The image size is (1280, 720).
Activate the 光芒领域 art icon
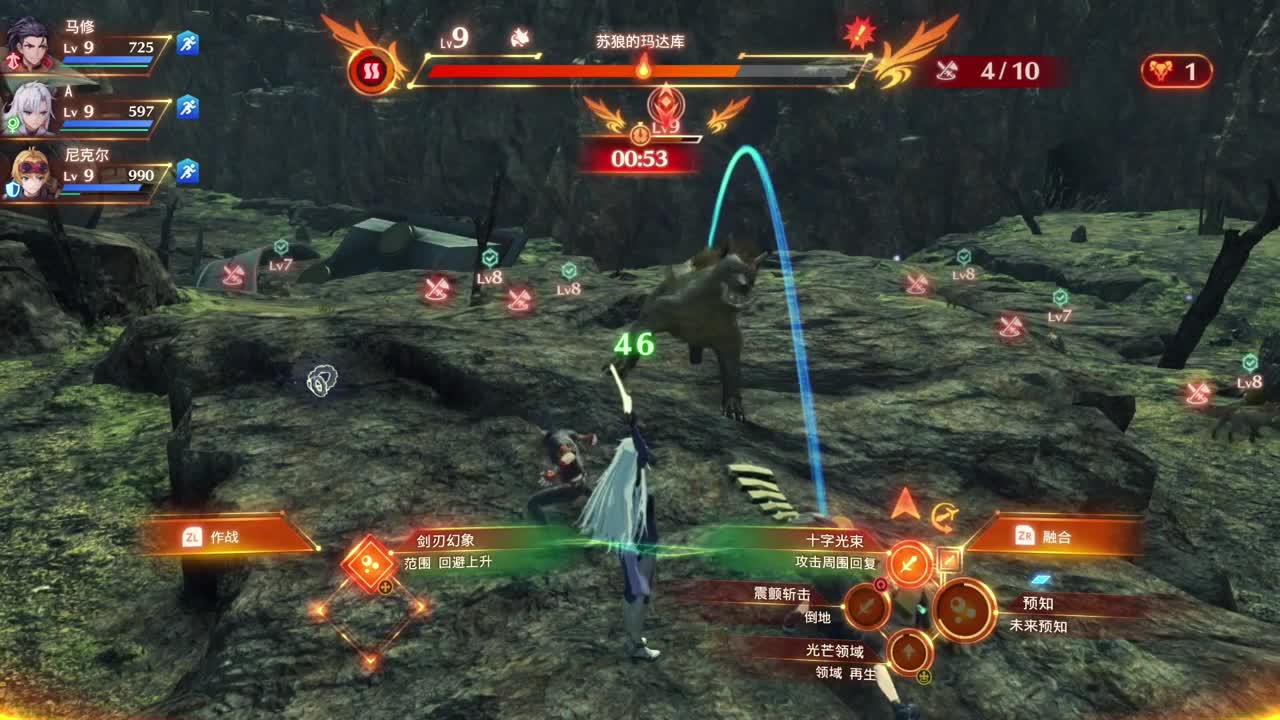click(x=910, y=653)
